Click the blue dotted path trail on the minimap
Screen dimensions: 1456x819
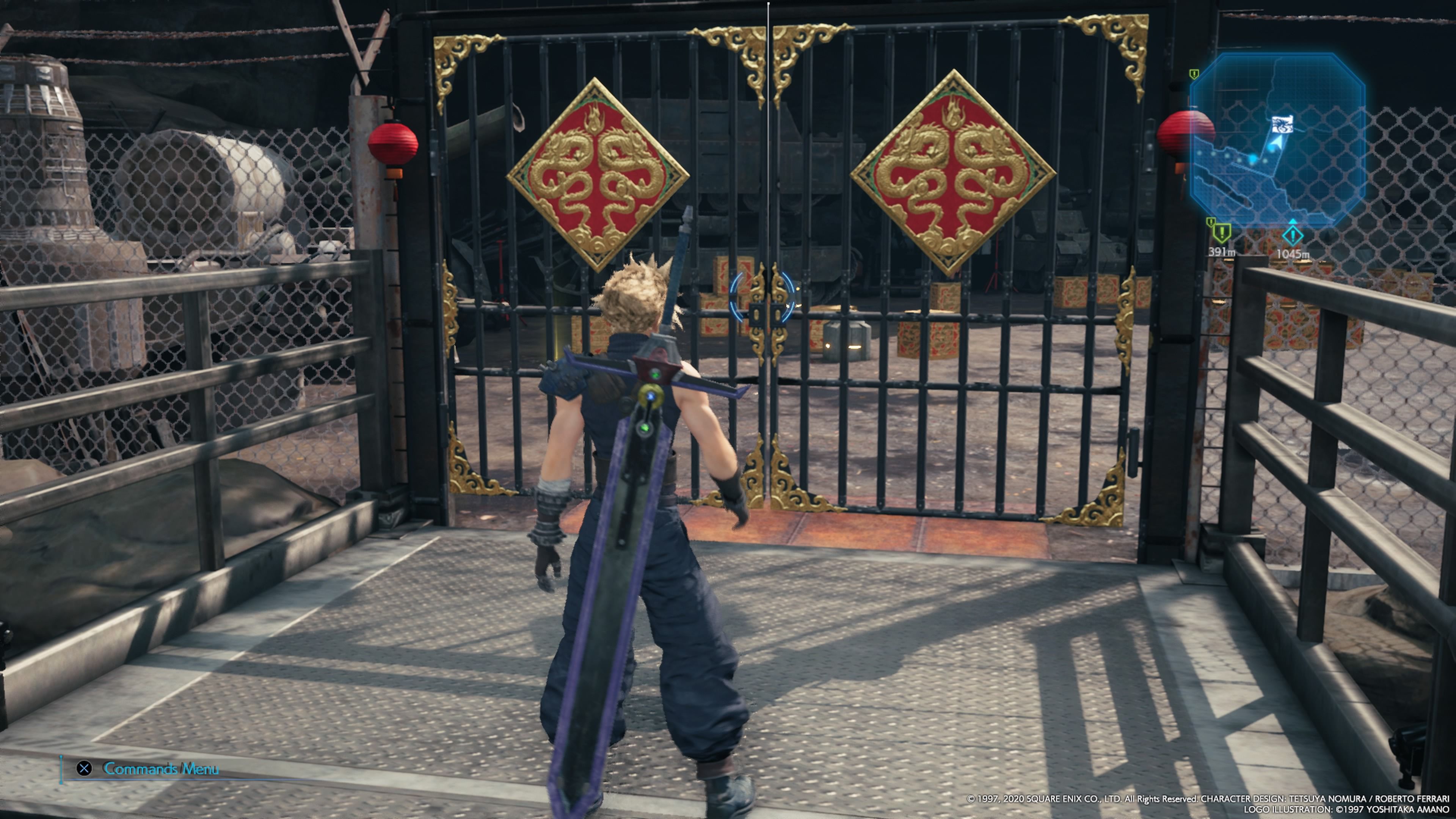point(1227,156)
